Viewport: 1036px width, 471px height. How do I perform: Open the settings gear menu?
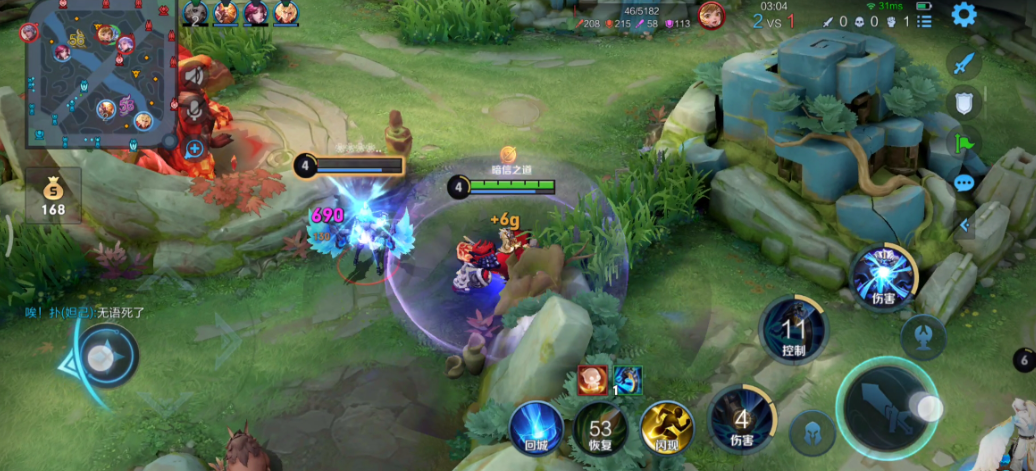[963, 14]
